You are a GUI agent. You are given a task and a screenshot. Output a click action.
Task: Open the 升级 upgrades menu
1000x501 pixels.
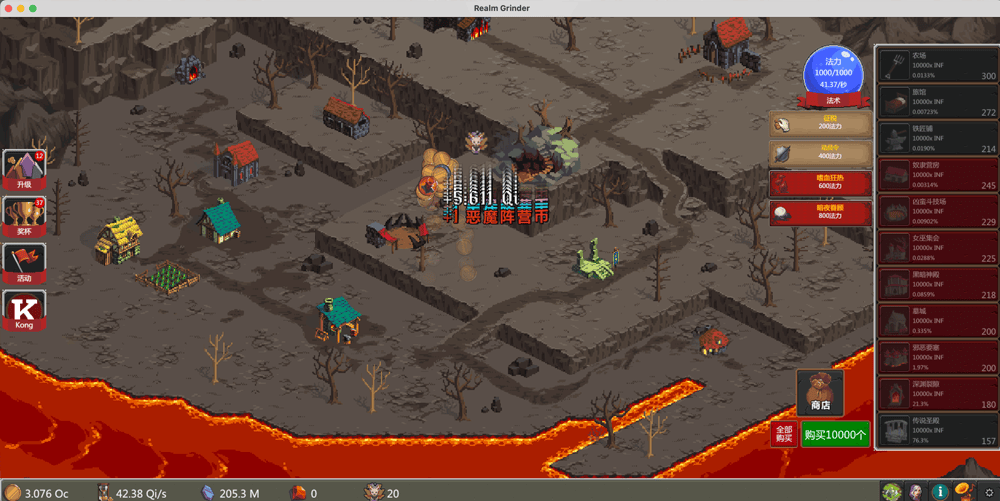(x=24, y=170)
